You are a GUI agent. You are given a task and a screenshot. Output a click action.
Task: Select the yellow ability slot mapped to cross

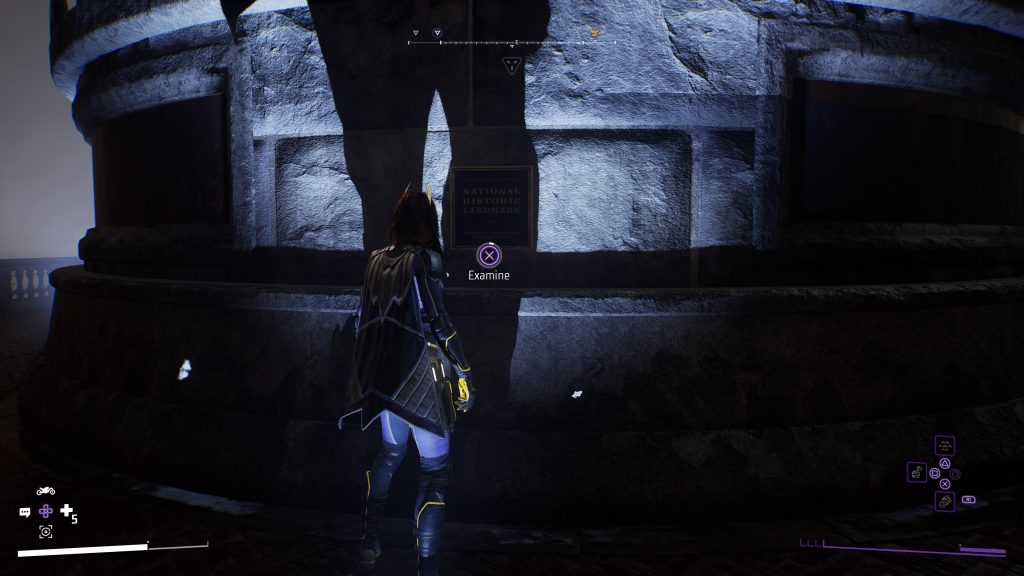pos(945,499)
